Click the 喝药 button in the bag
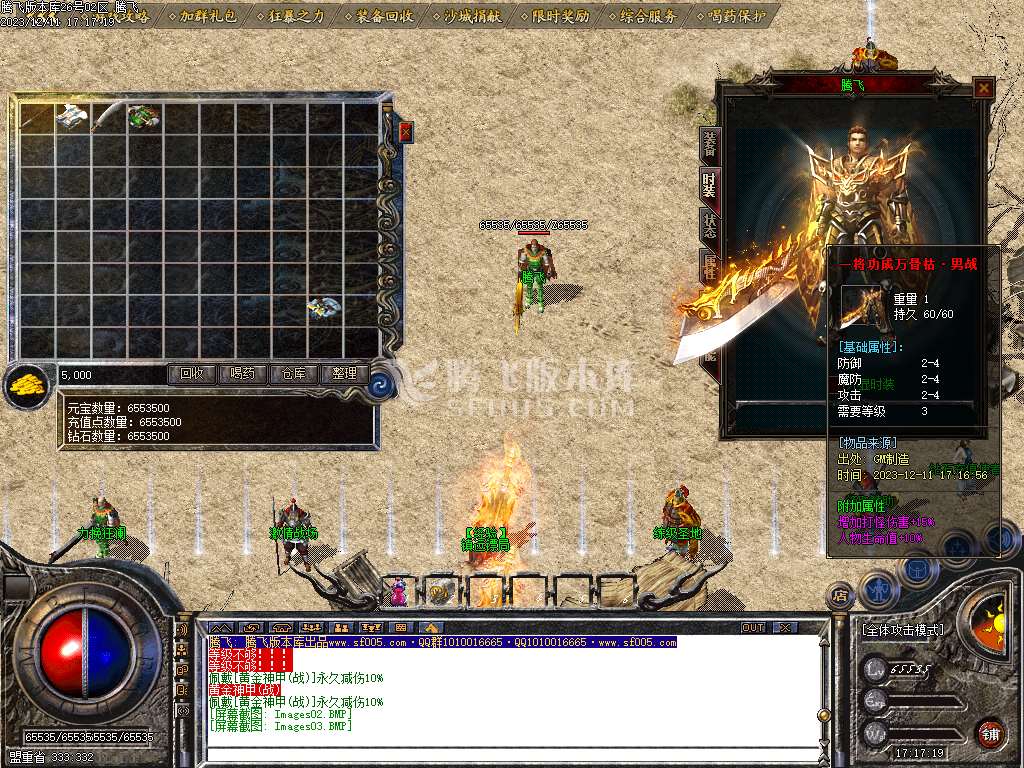1024x768 pixels. click(242, 374)
